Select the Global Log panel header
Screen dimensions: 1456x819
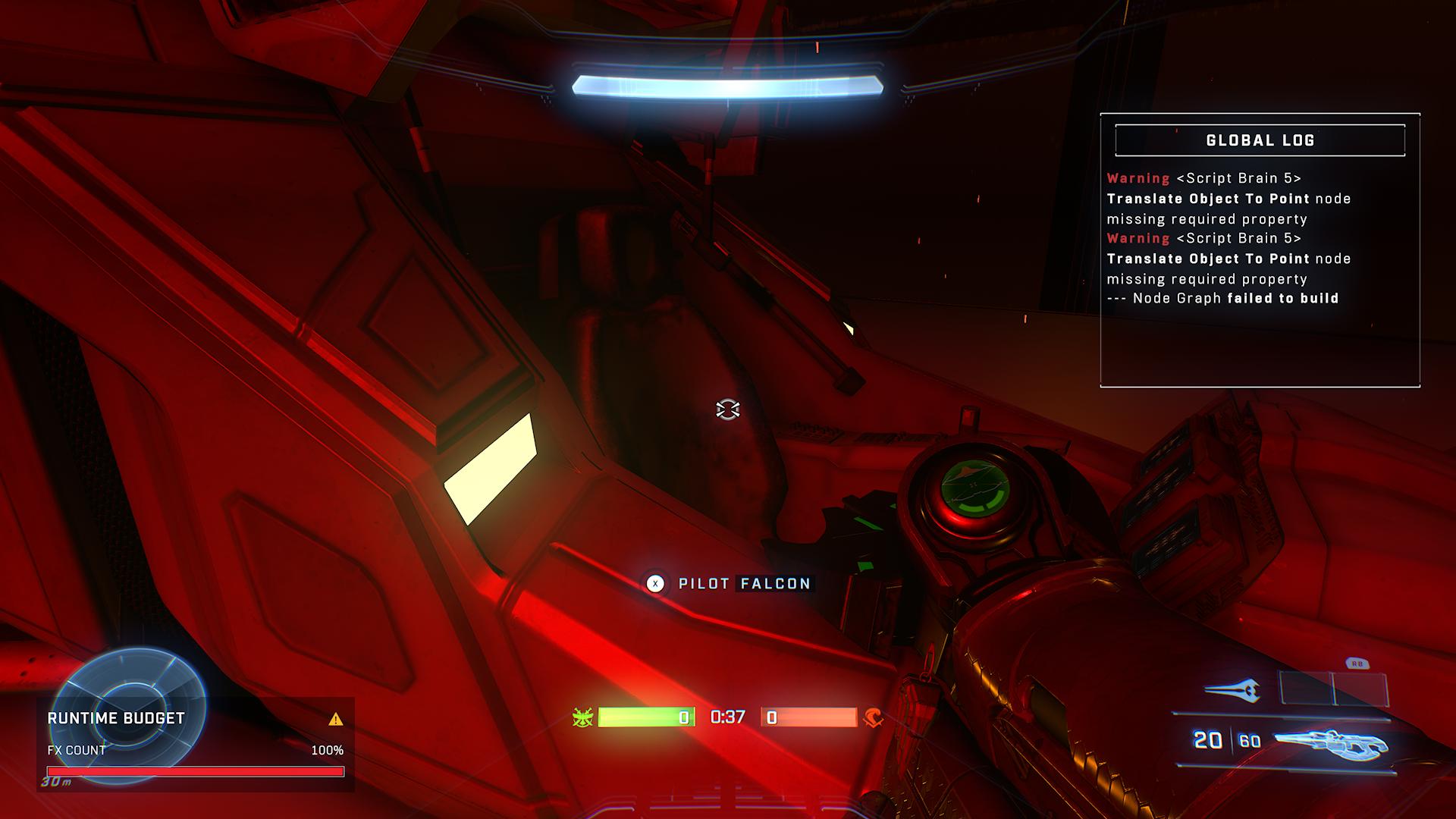coord(1260,140)
